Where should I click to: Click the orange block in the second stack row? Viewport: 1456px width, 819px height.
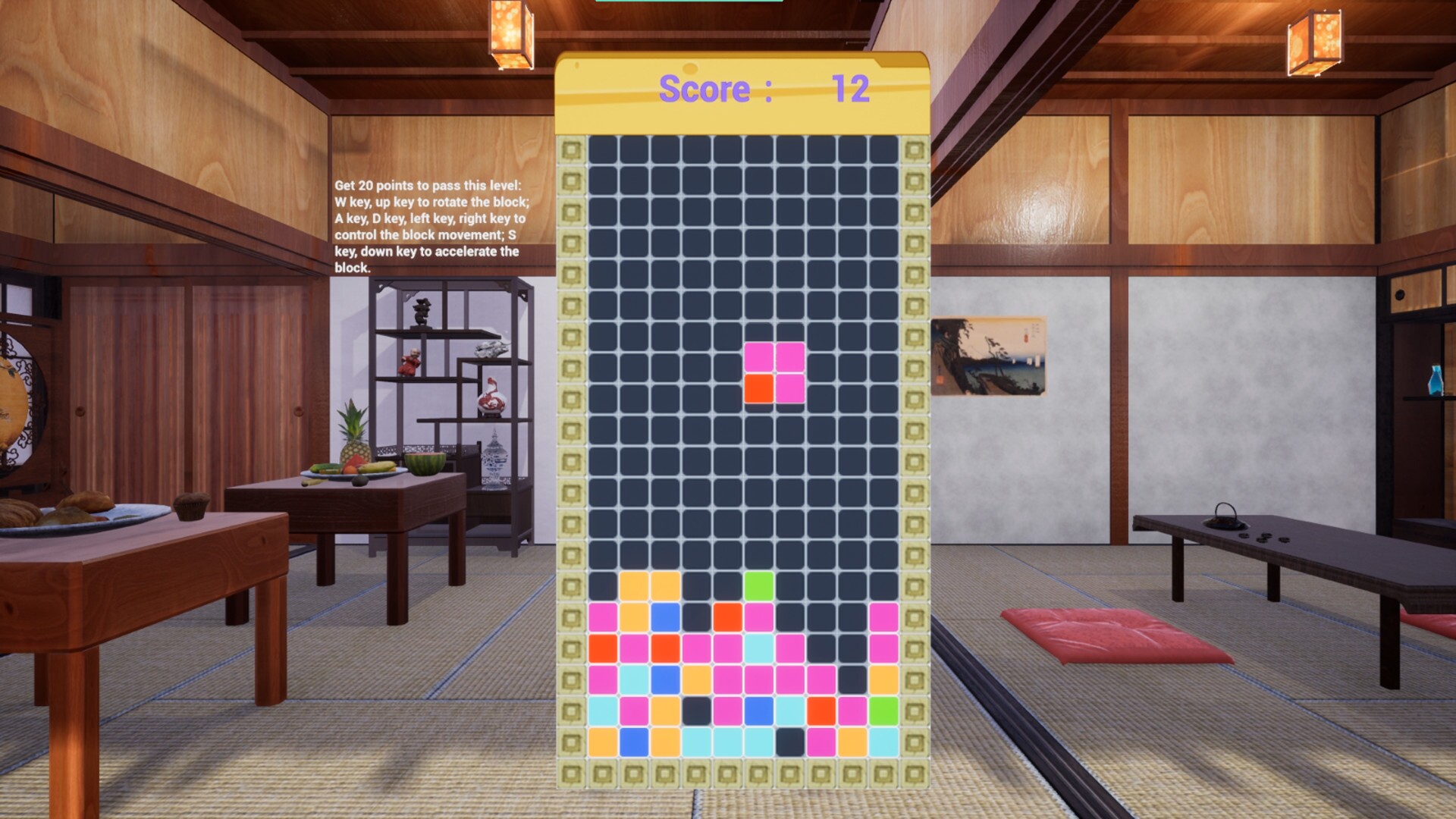(726, 616)
